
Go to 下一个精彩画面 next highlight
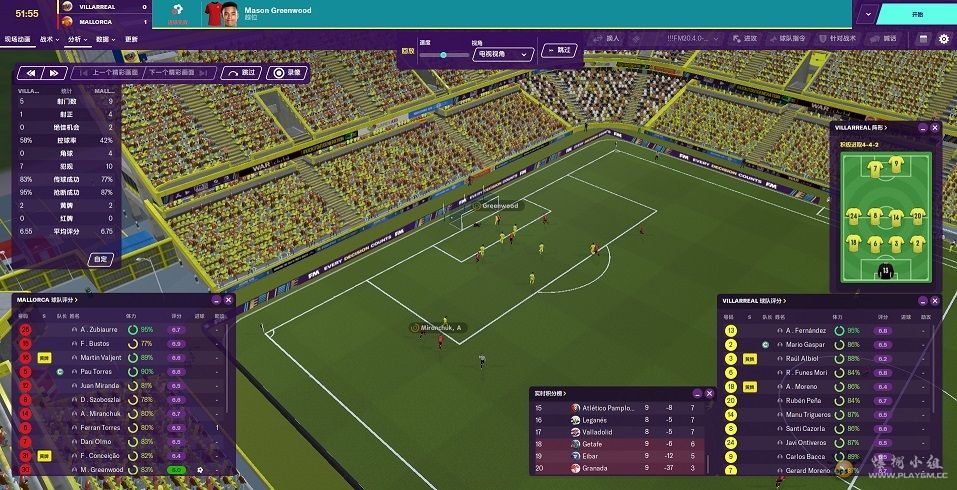tap(181, 73)
